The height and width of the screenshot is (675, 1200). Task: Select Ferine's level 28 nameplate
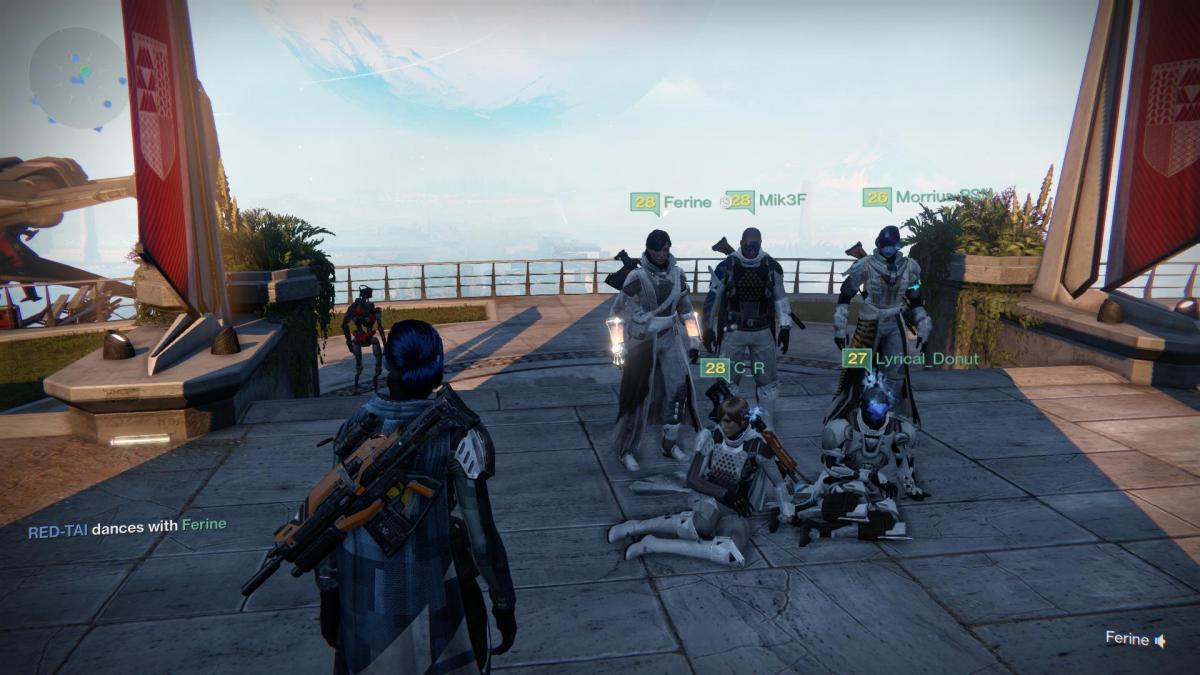click(x=671, y=202)
